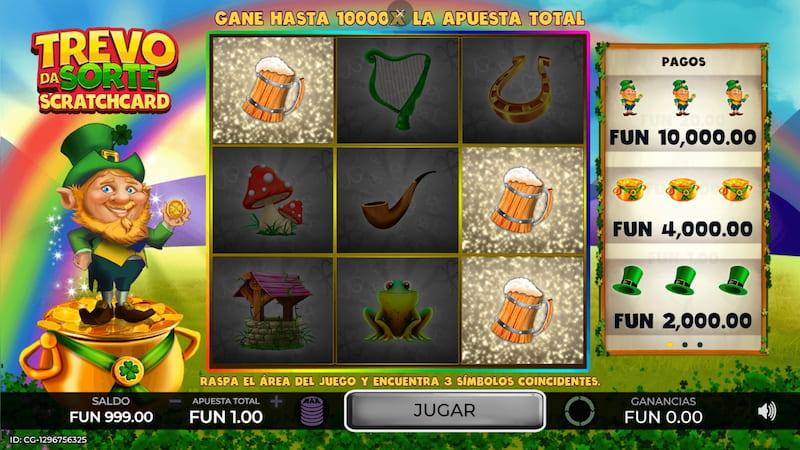
Task: Activate the circular autoplay icon
Action: click(x=579, y=411)
